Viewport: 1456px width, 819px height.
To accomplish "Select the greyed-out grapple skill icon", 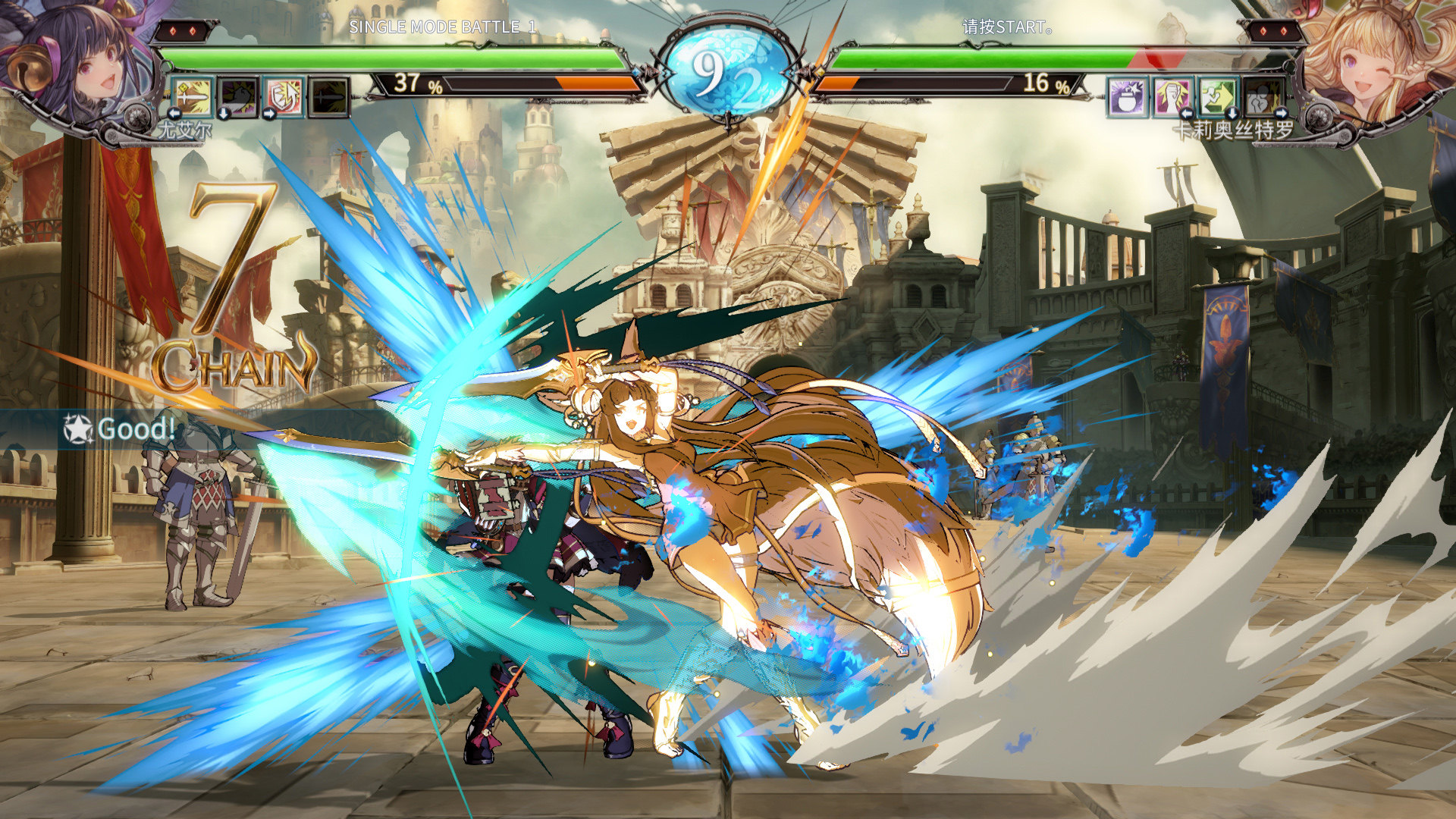I will coord(1263,96).
